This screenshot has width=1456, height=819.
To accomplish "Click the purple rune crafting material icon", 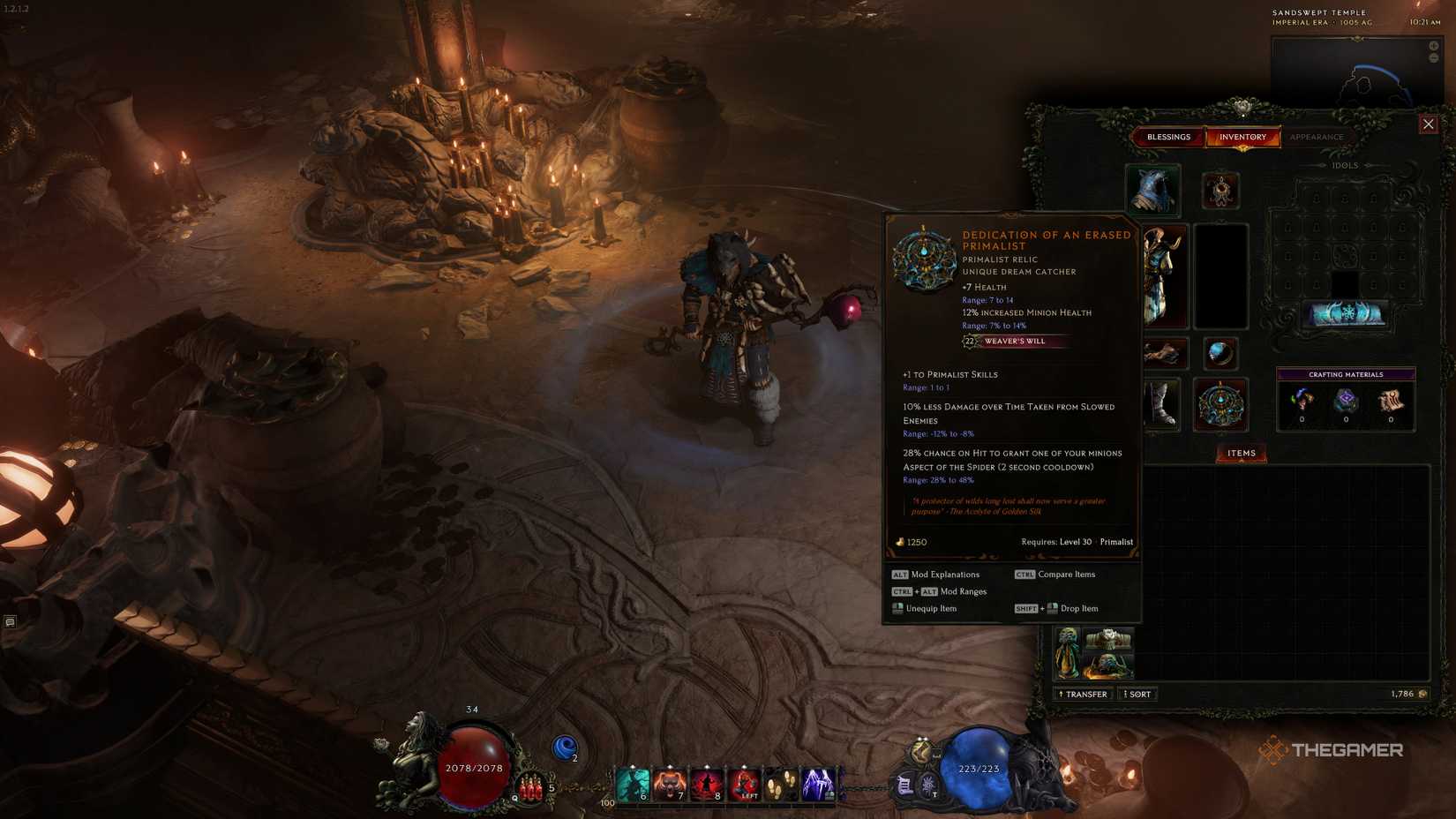I will coord(1346,399).
